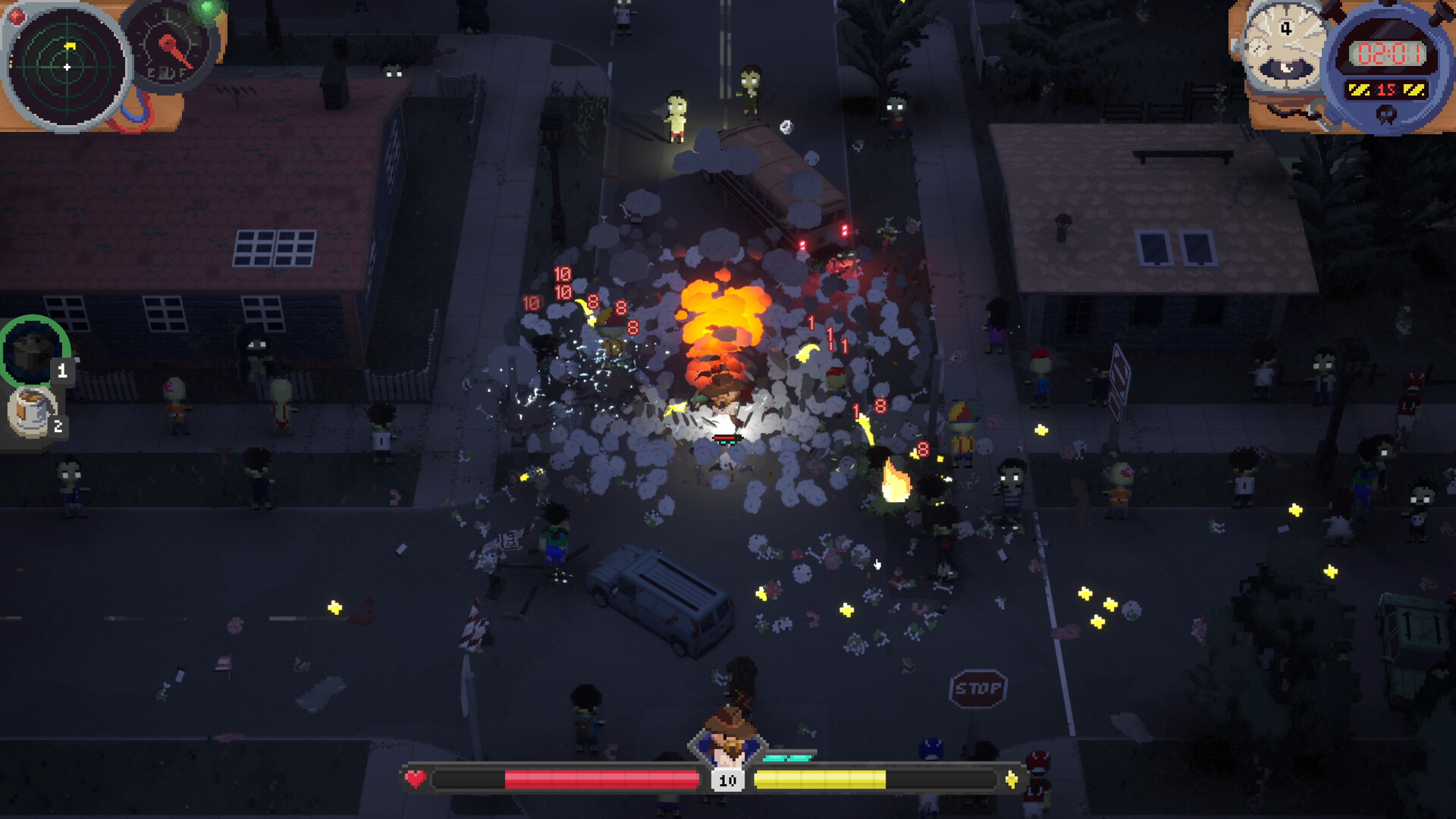Click the skull icon under the timer
The height and width of the screenshot is (819, 1456).
click(x=1386, y=115)
